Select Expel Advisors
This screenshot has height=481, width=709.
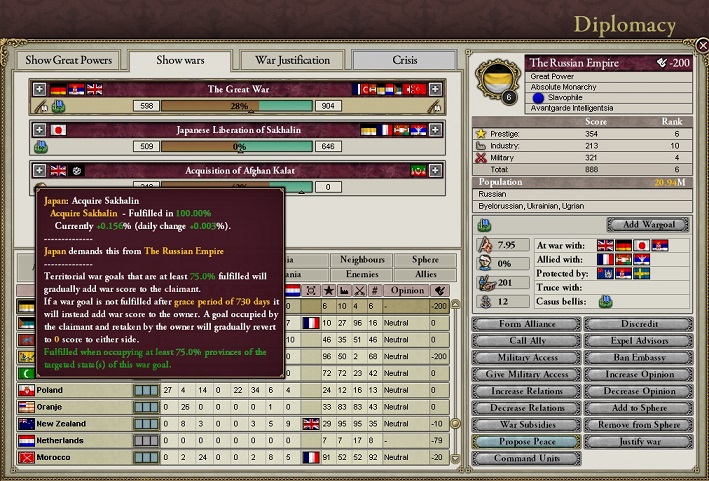click(x=637, y=341)
